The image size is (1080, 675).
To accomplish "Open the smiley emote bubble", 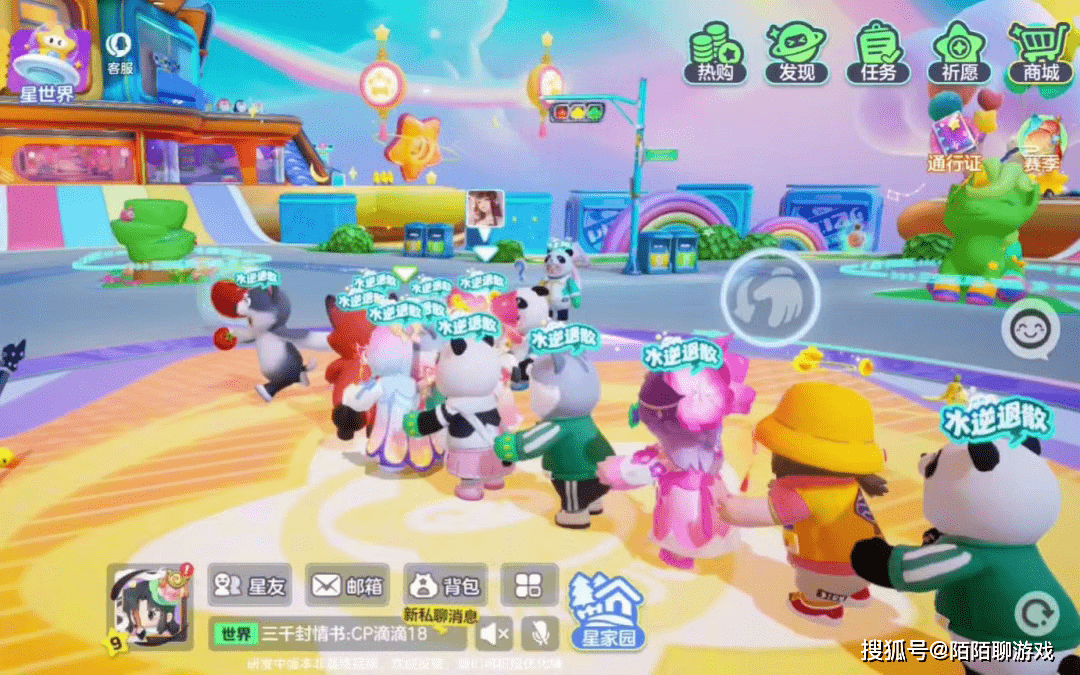I will click(1030, 329).
